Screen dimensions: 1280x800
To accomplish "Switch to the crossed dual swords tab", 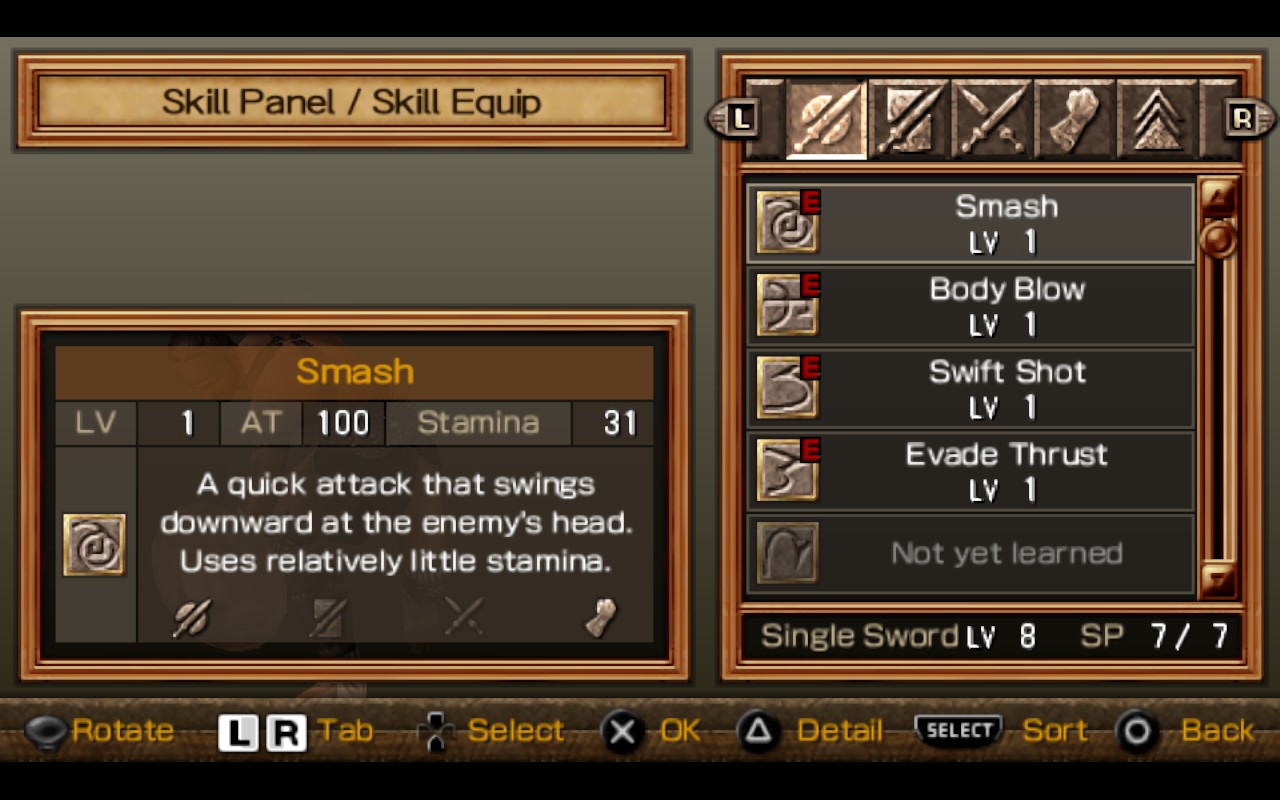I will pos(991,120).
